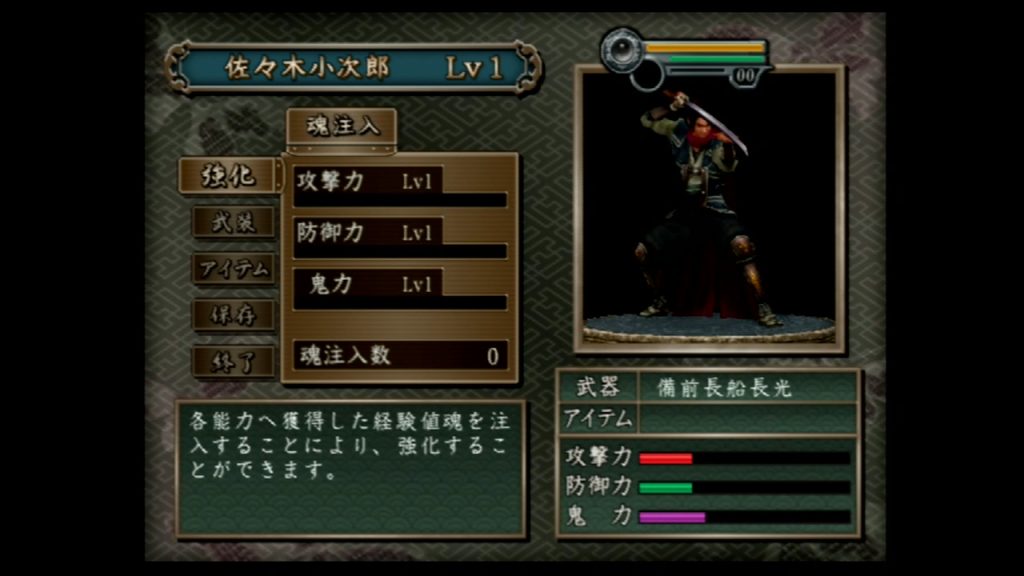Select the 攻撃力 Lv1 upgrade row
1024x576 pixels.
[400, 185]
